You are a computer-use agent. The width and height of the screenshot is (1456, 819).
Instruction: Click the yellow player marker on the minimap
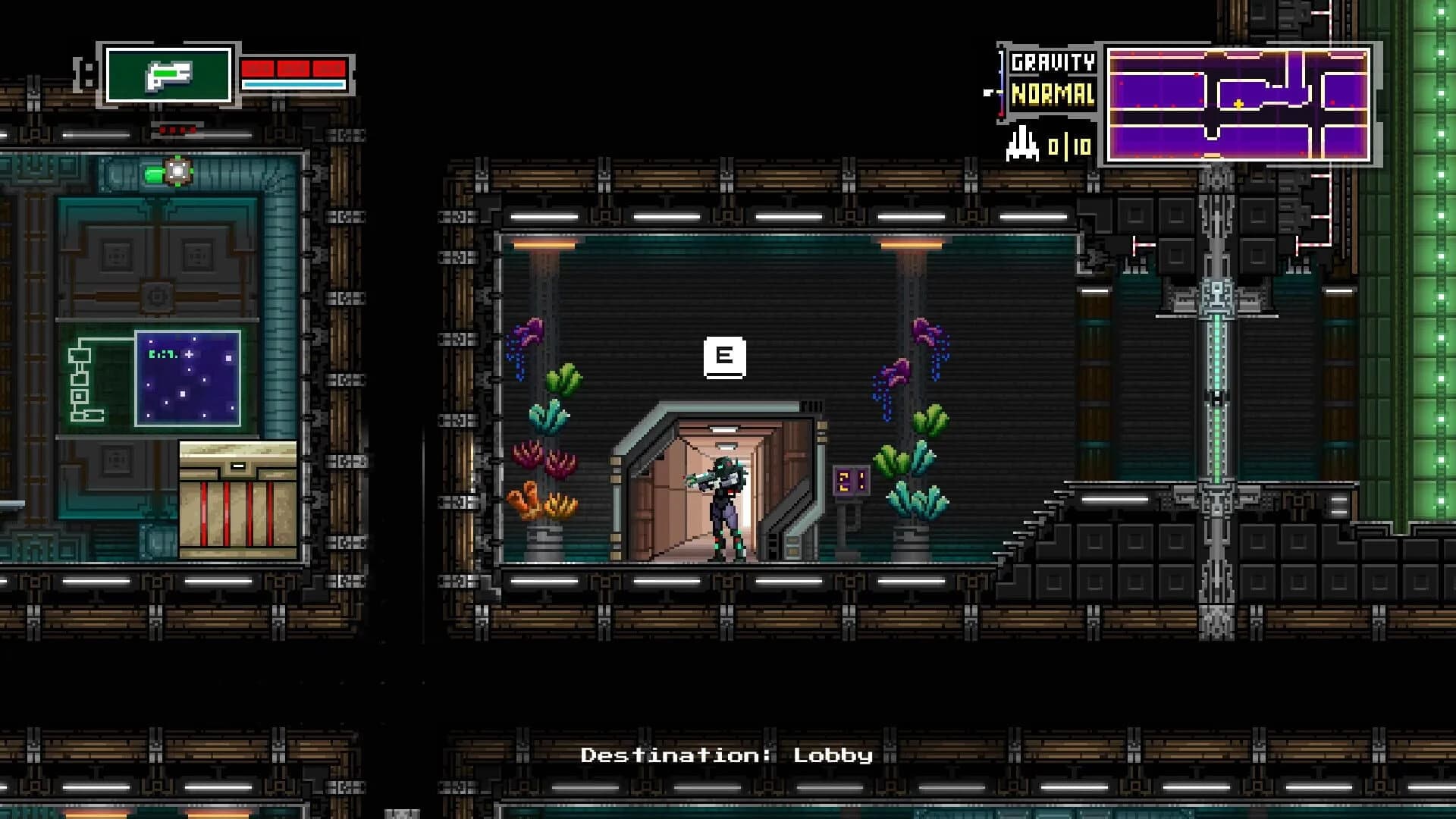(x=1238, y=105)
